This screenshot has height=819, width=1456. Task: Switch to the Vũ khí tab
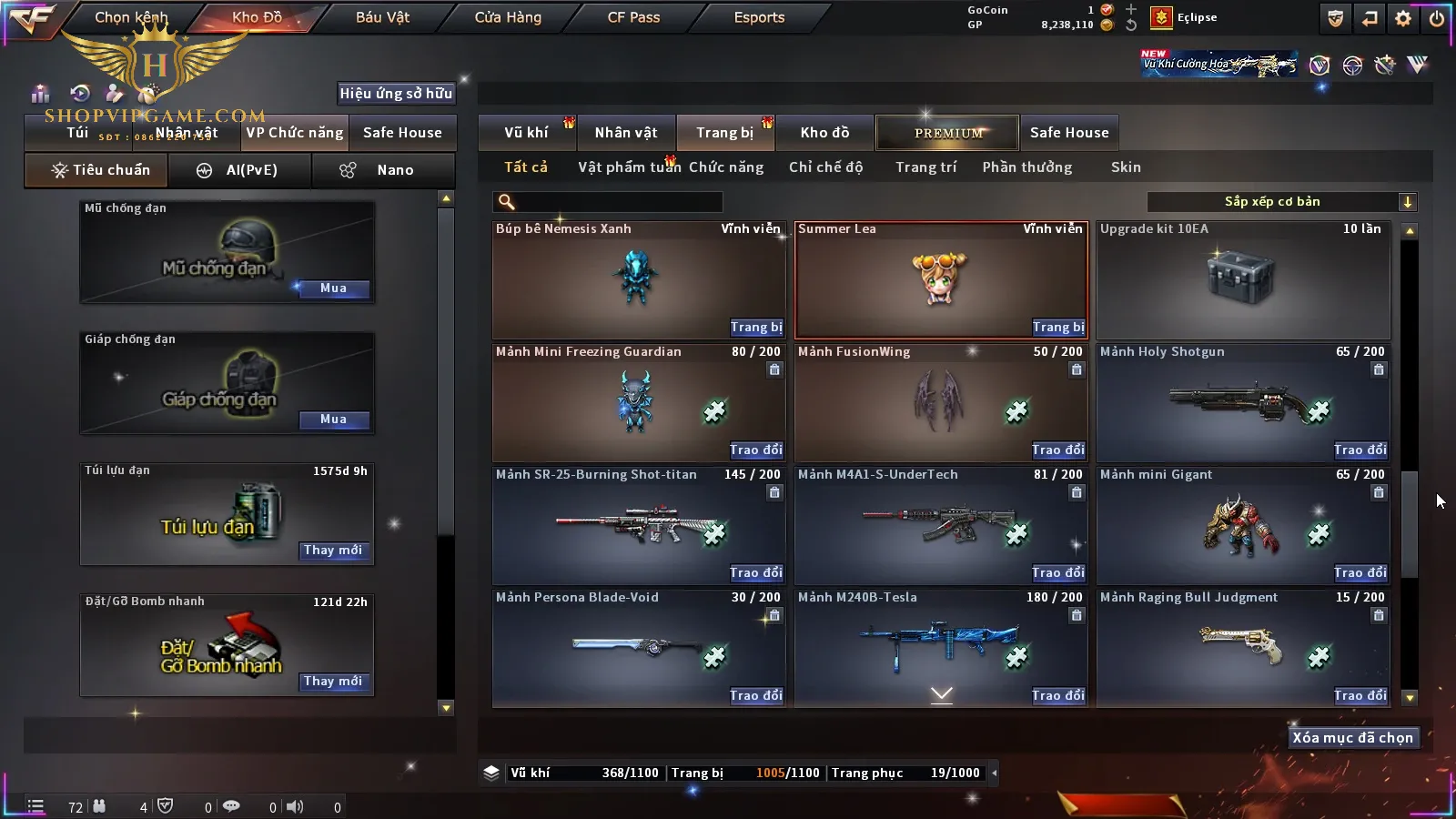pyautogui.click(x=526, y=133)
